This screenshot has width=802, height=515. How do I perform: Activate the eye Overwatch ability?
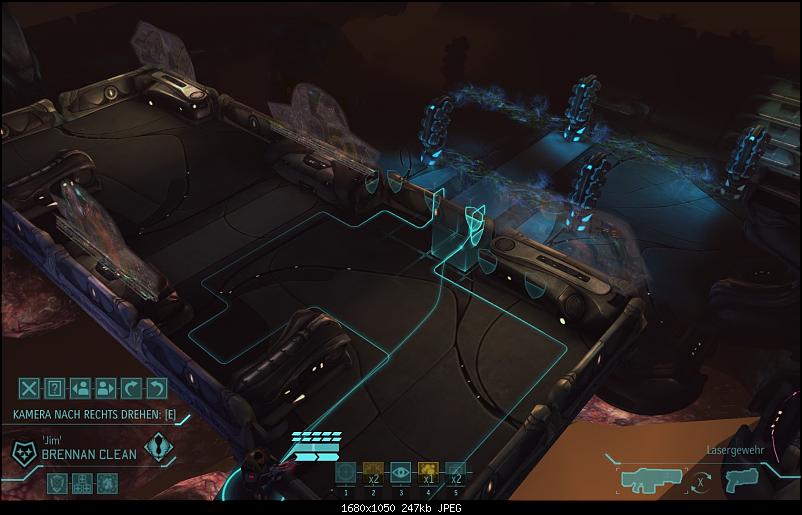[401, 473]
